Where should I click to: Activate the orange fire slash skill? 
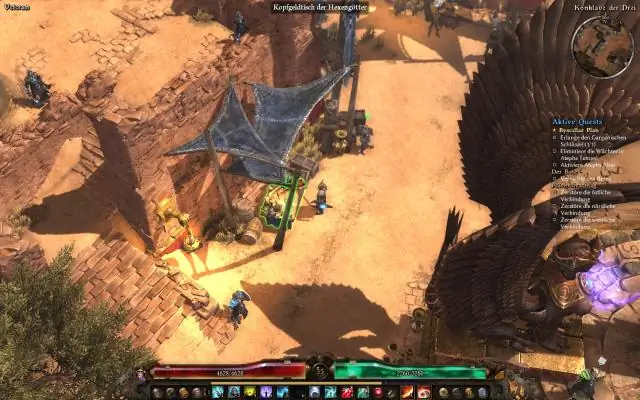(407, 392)
